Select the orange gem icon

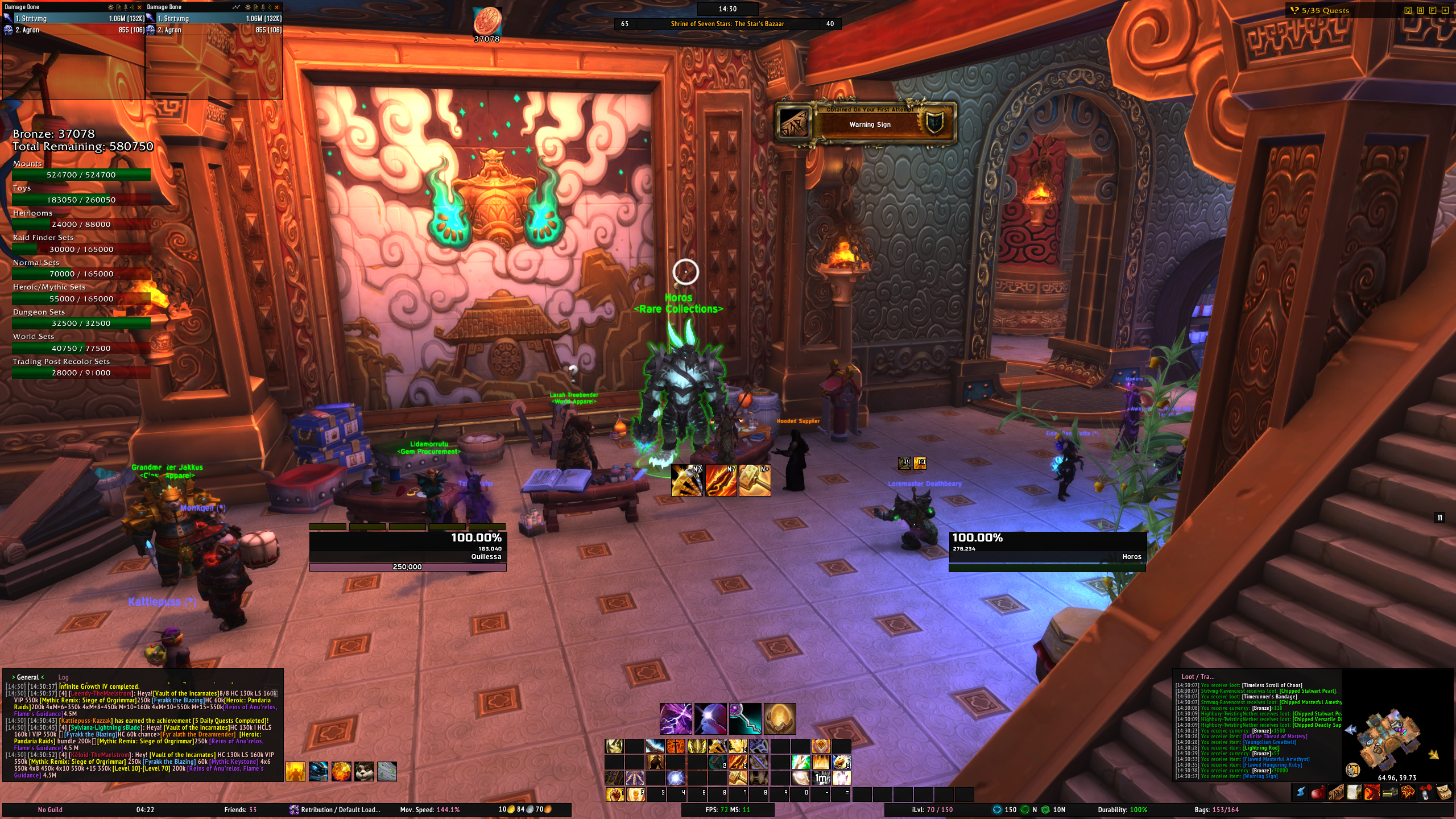(x=341, y=771)
